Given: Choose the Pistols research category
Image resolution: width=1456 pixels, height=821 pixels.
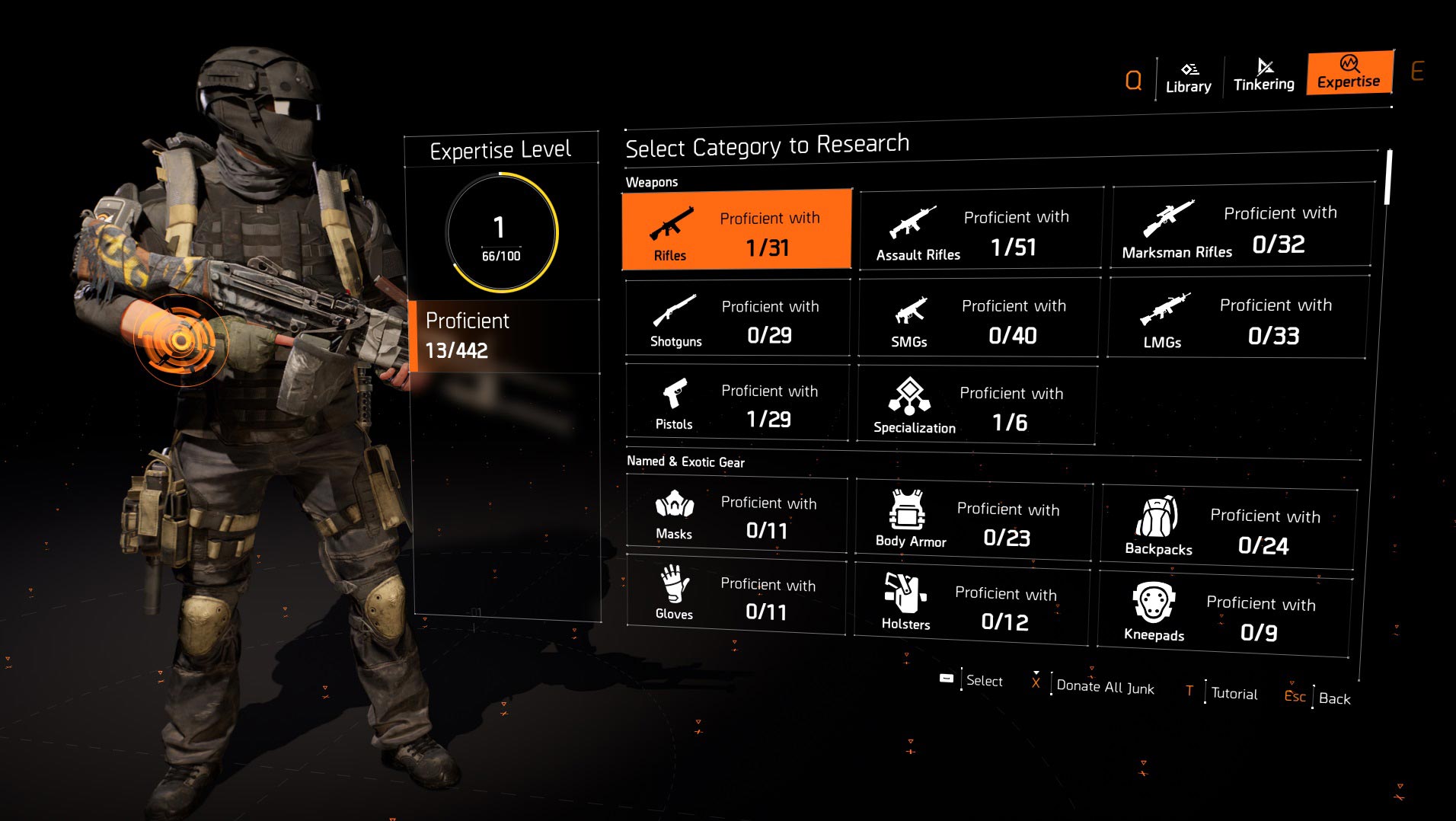Looking at the screenshot, I should click(x=736, y=403).
